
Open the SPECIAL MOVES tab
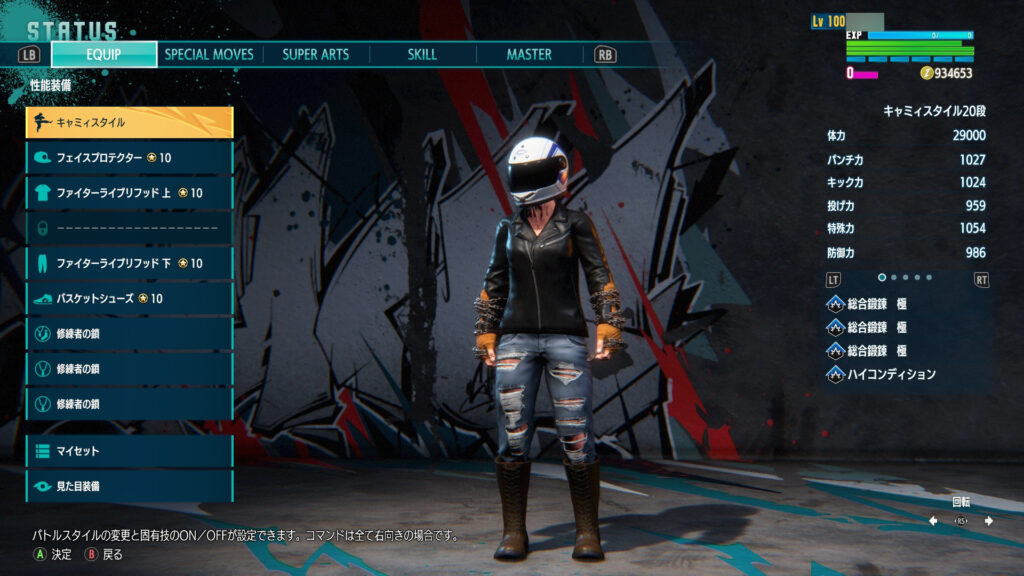point(209,54)
